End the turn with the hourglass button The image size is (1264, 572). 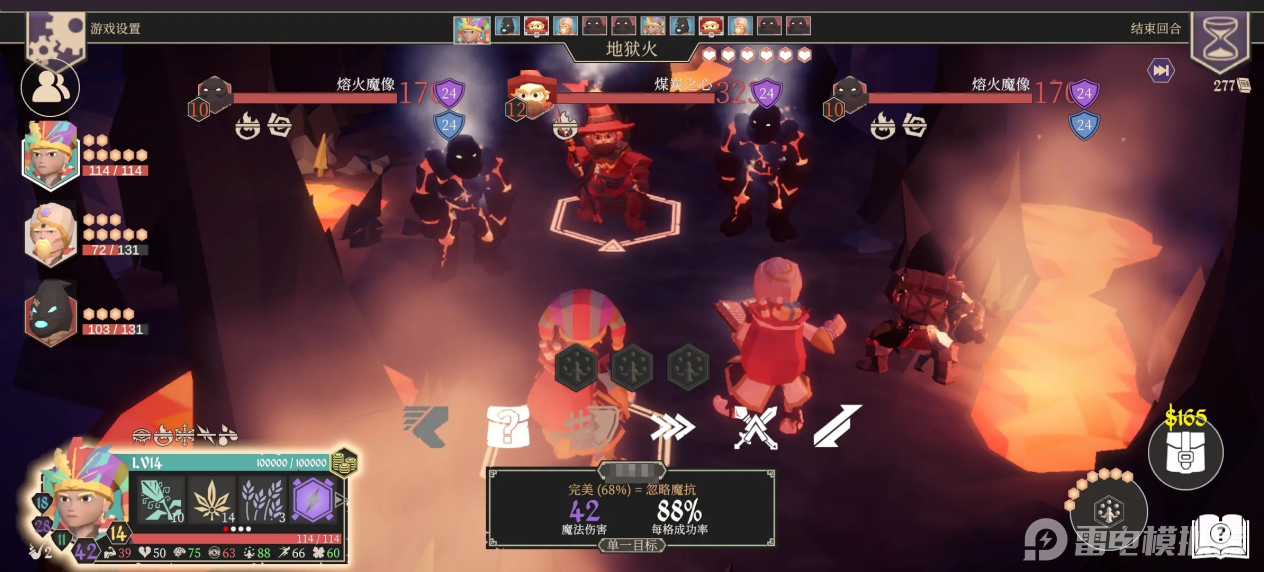pyautogui.click(x=1218, y=42)
